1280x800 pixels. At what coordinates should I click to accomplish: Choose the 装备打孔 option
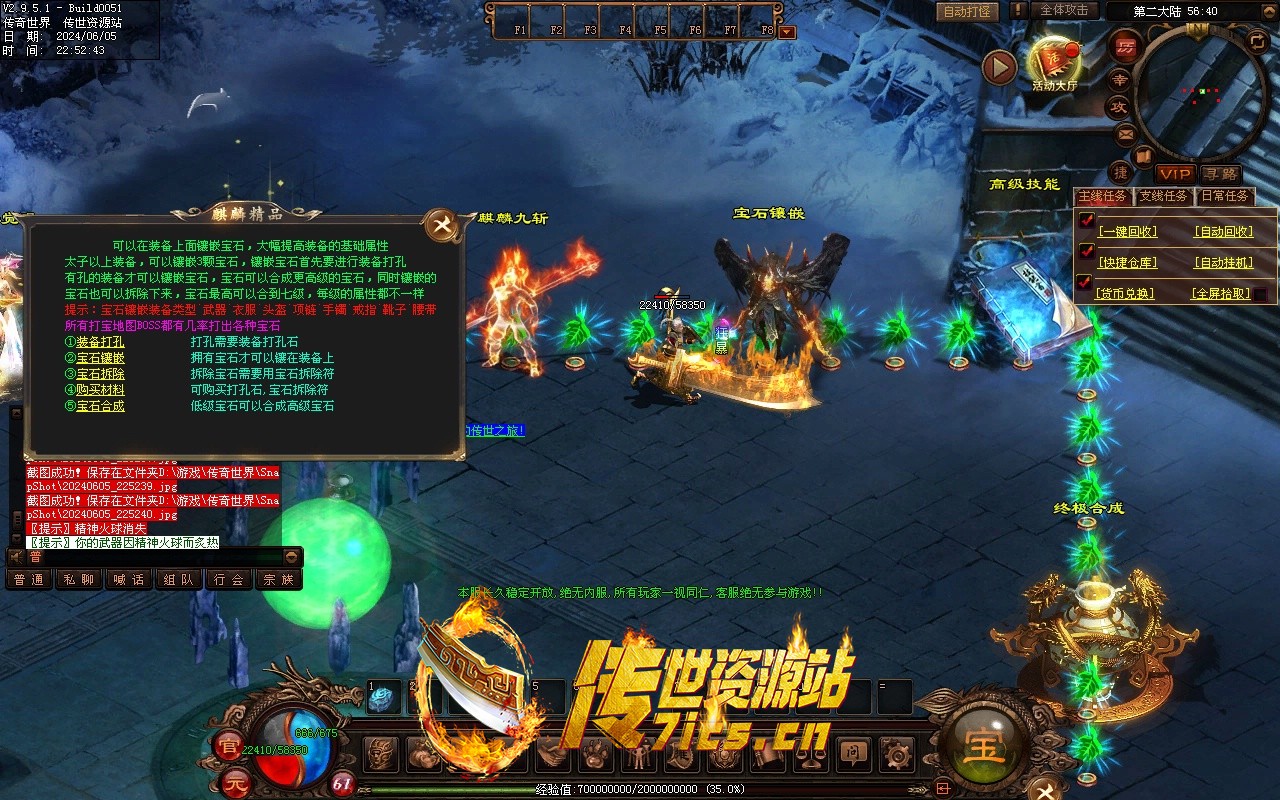(x=100, y=342)
